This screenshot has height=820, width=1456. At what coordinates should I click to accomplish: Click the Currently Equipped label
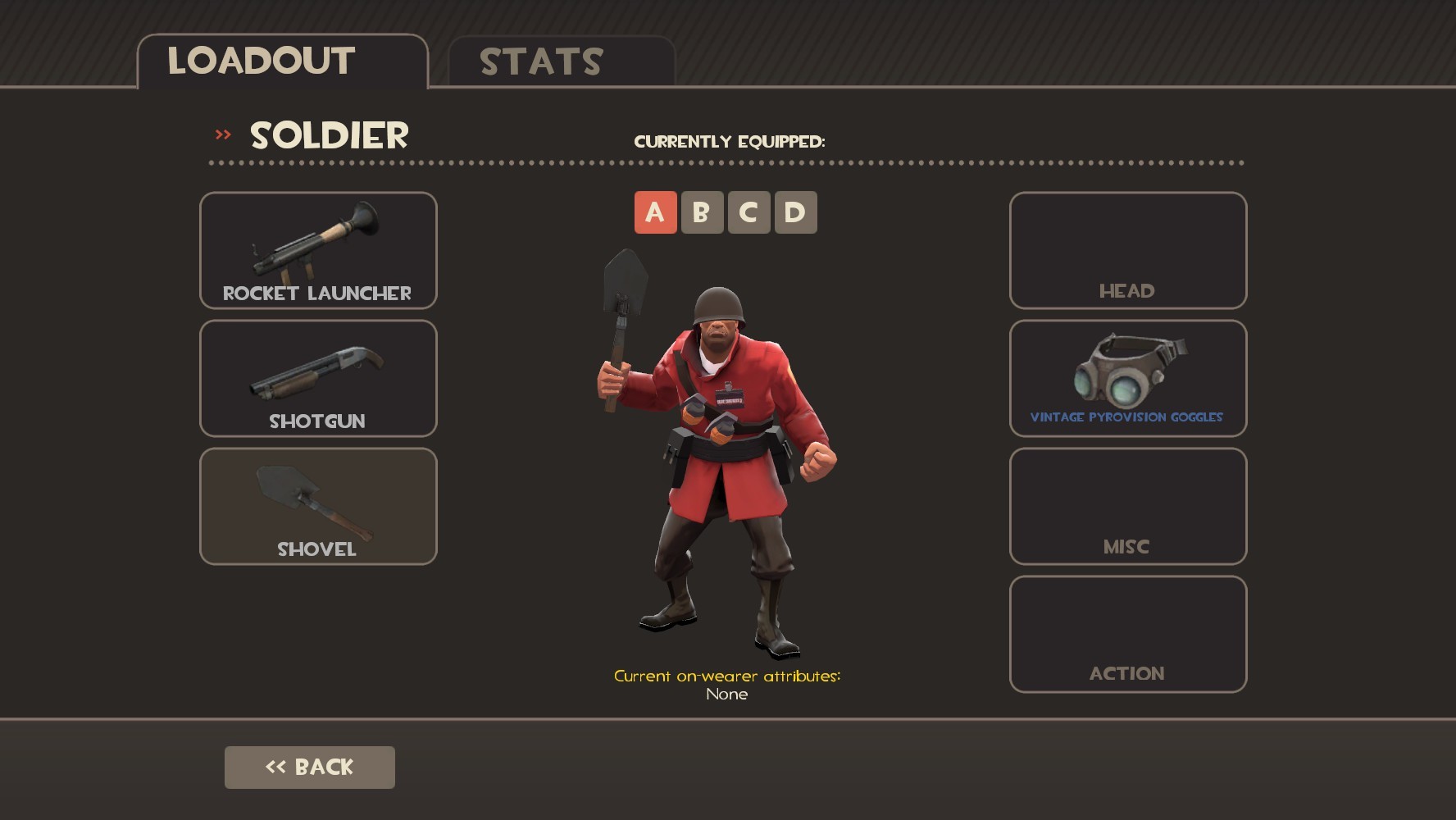[730, 141]
